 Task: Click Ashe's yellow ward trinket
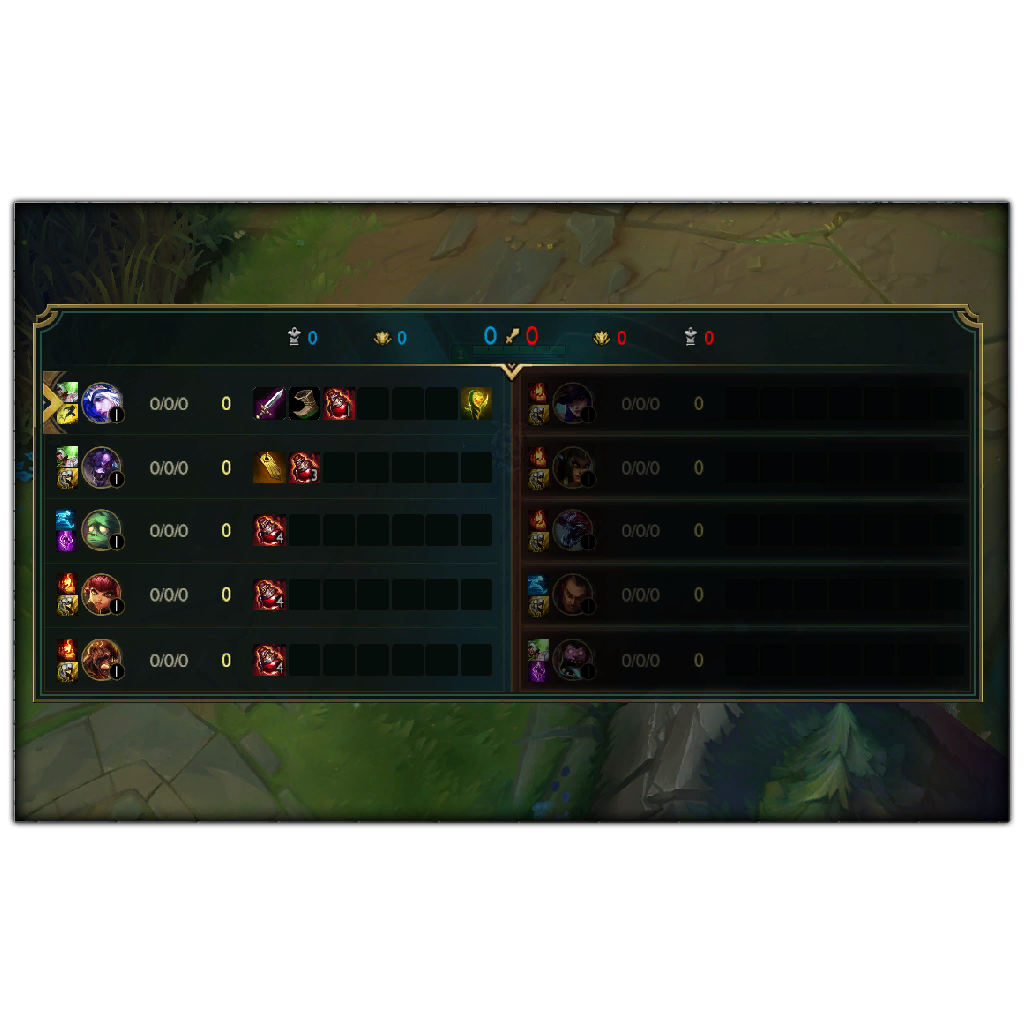(476, 404)
